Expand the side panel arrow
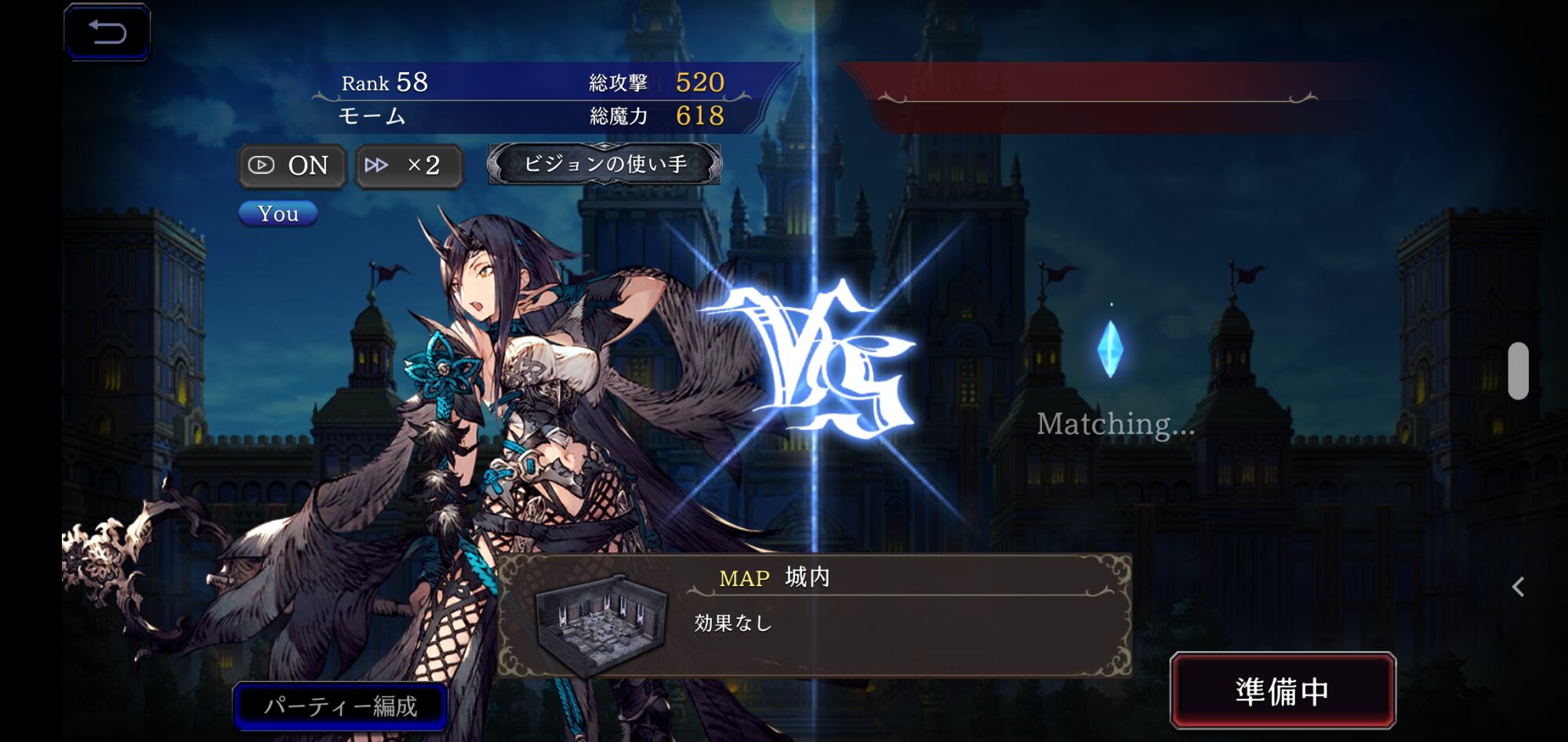Image resolution: width=1568 pixels, height=742 pixels. 1518,587
